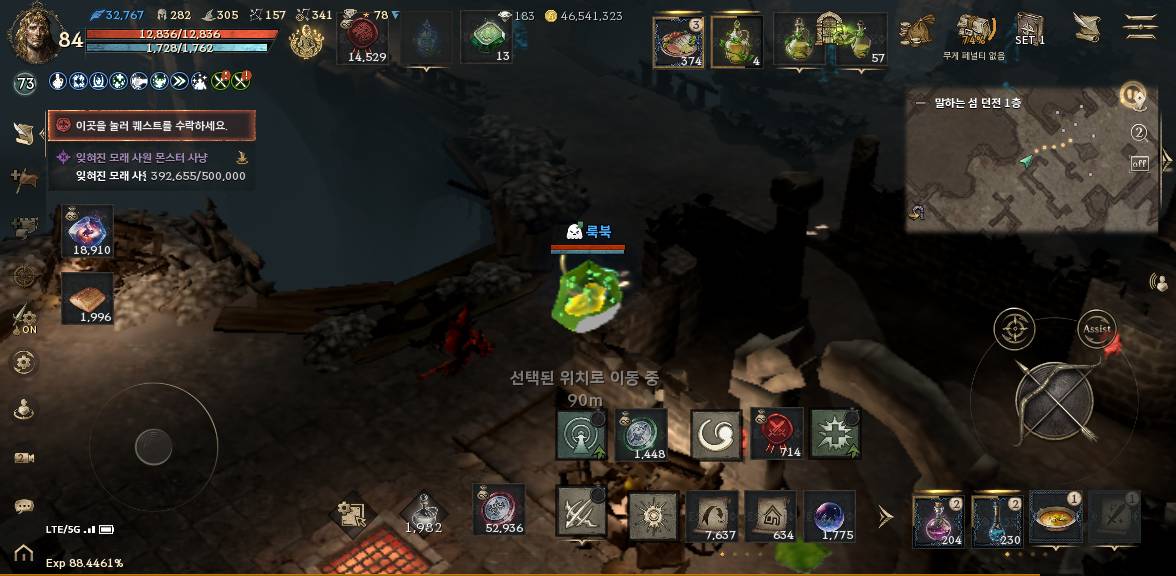Use the blue potion slot with 230
Viewport: 1176px width, 576px height.
pos(996,520)
